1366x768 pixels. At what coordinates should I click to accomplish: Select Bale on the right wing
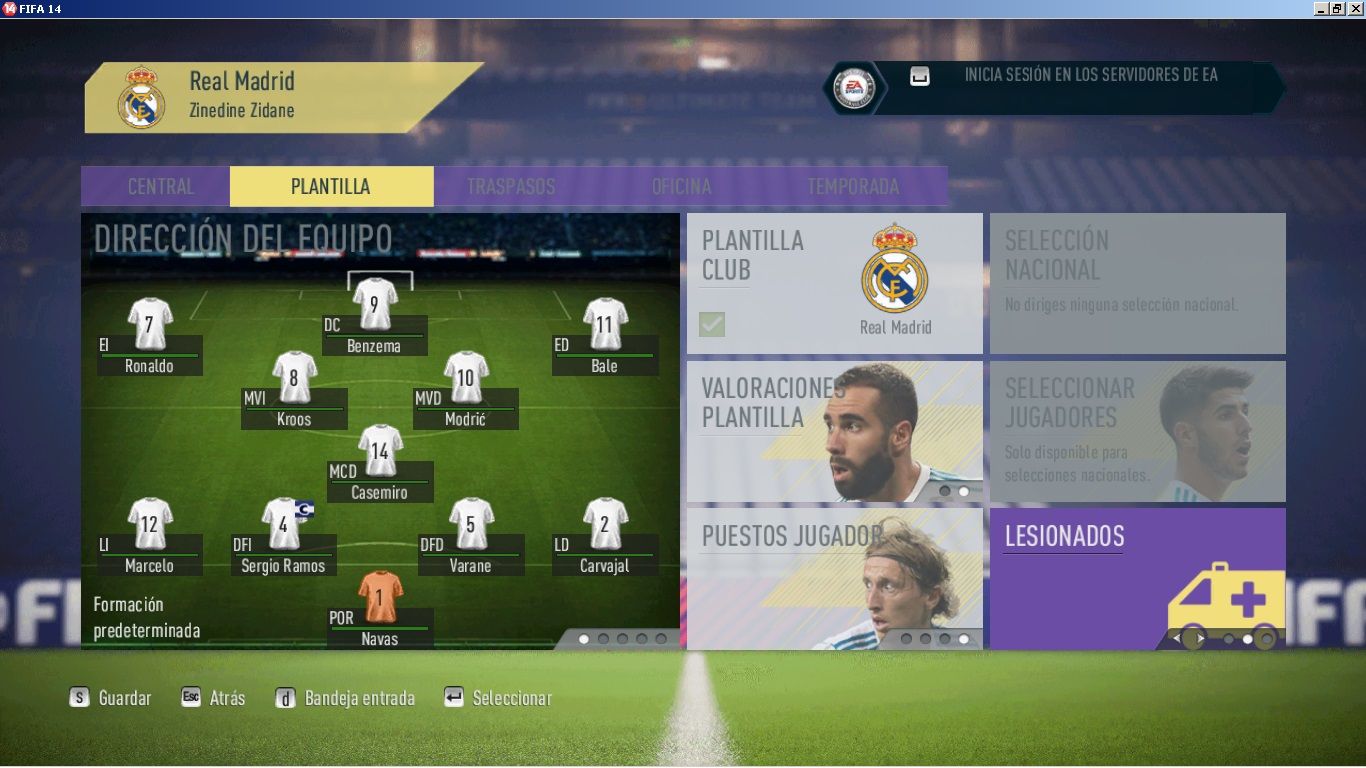(605, 324)
